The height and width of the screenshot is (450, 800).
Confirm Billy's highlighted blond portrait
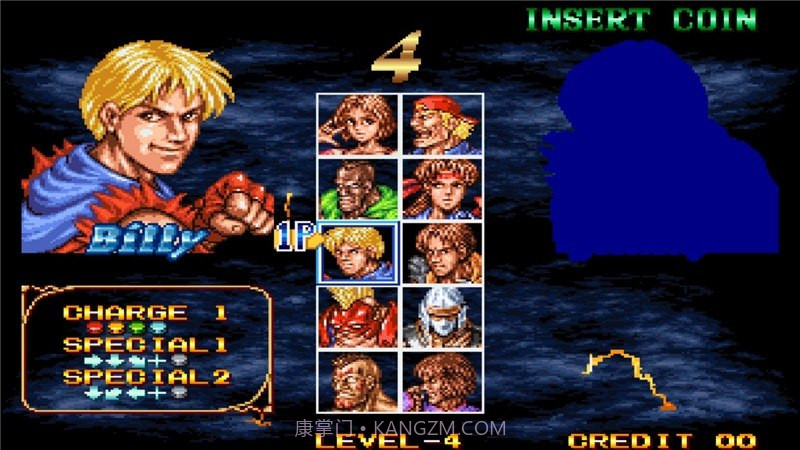[358, 252]
